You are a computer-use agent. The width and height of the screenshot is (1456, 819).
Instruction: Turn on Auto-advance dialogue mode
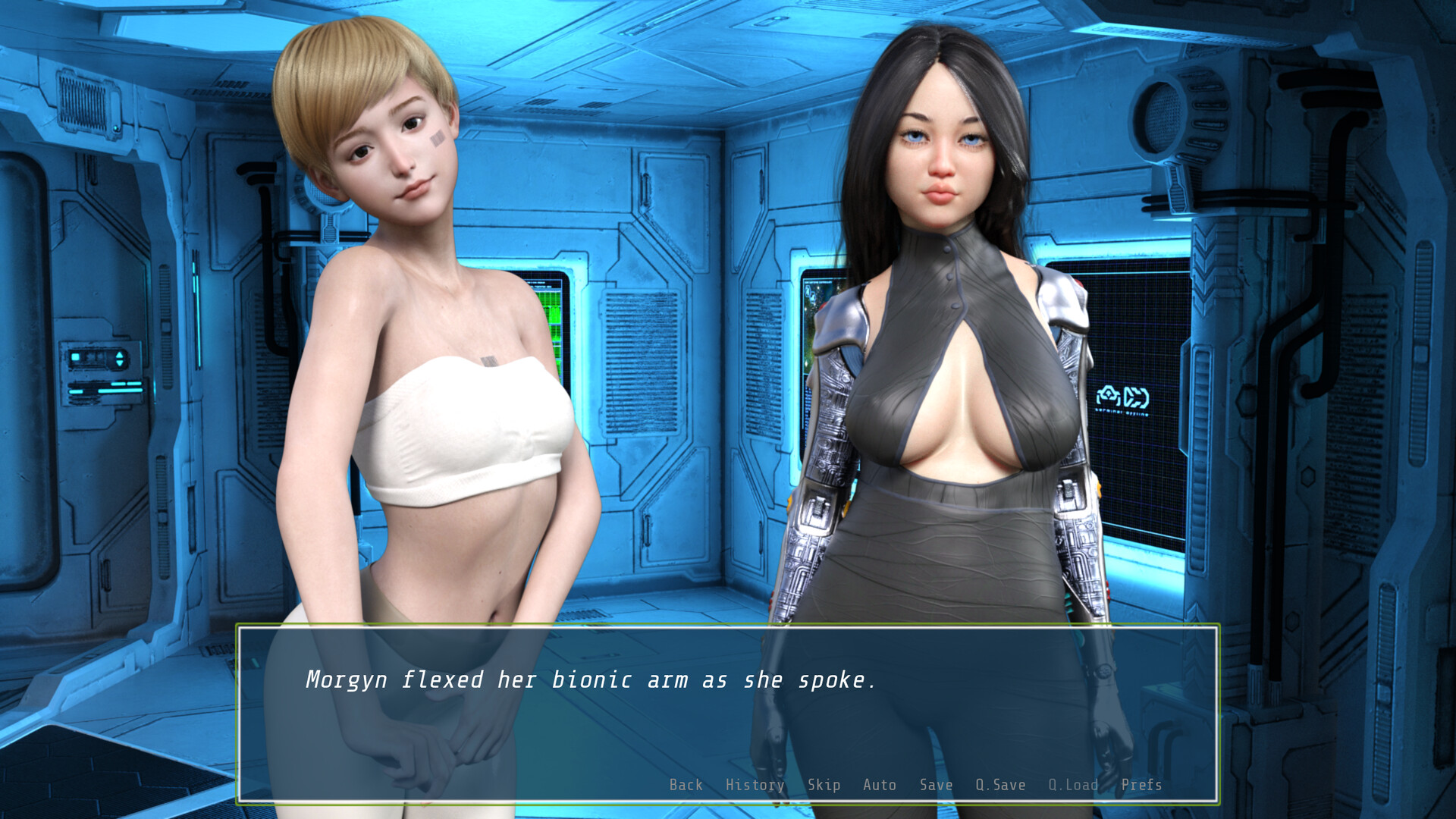pyautogui.click(x=880, y=786)
